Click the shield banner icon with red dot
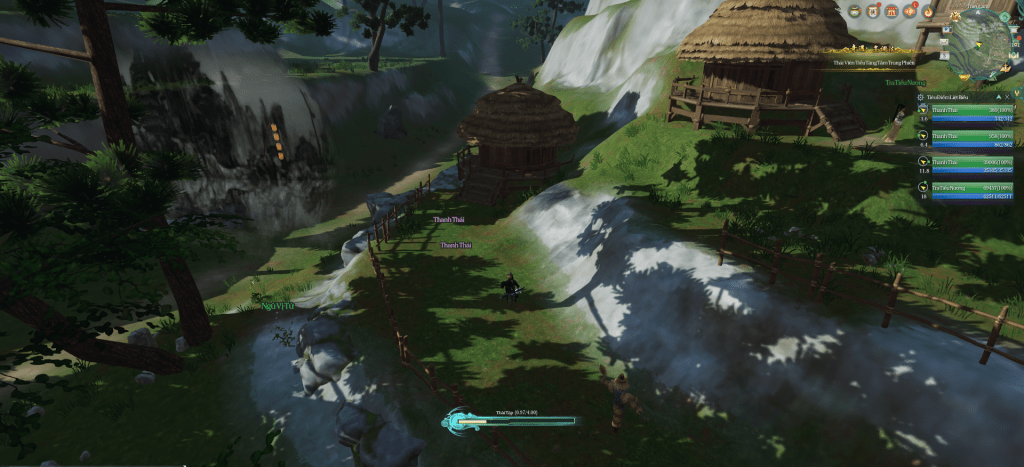 coord(873,11)
